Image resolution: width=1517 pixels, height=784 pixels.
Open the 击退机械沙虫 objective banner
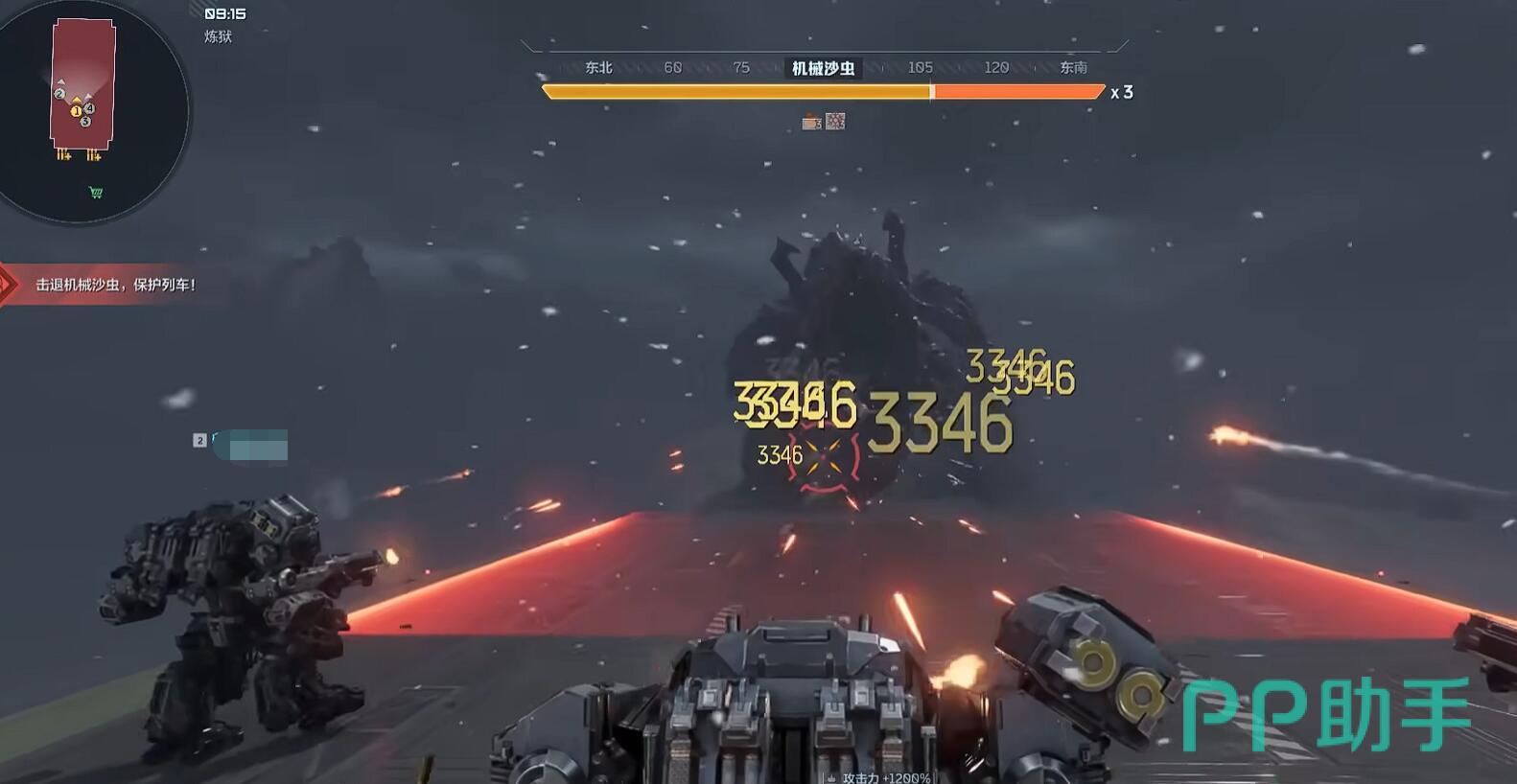tap(115, 285)
